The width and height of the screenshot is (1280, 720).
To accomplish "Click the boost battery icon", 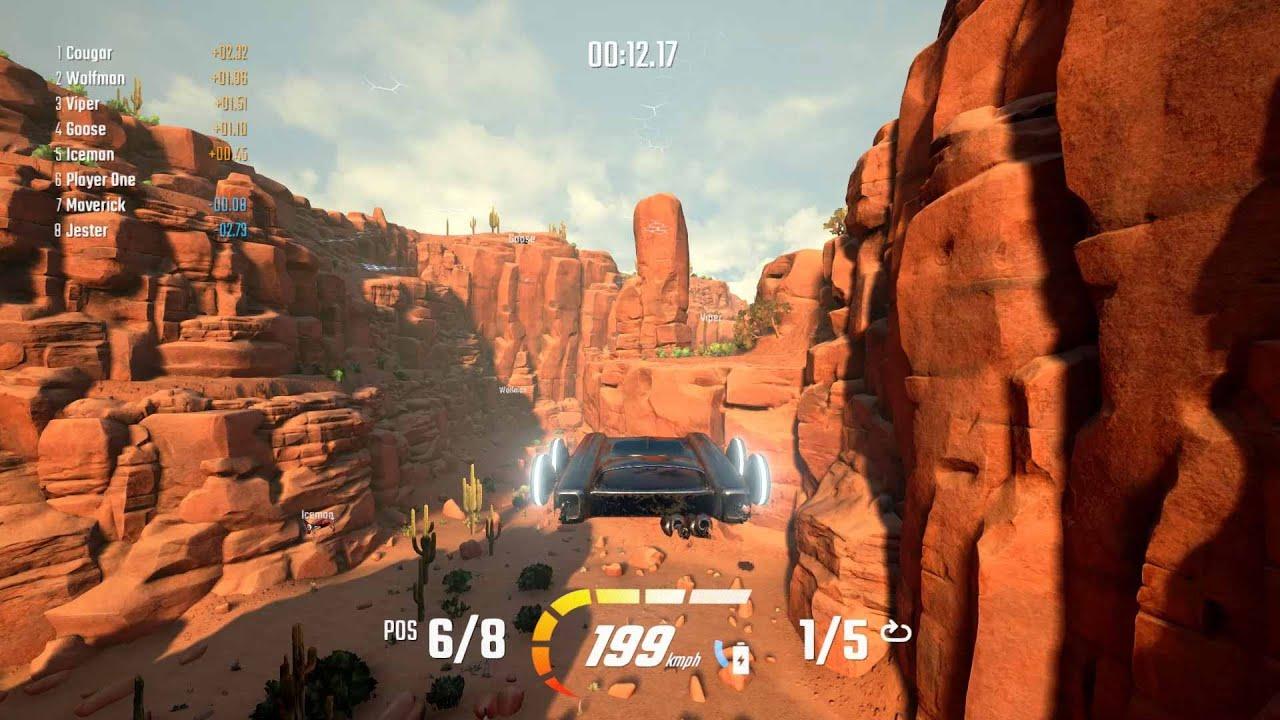I will [740, 659].
